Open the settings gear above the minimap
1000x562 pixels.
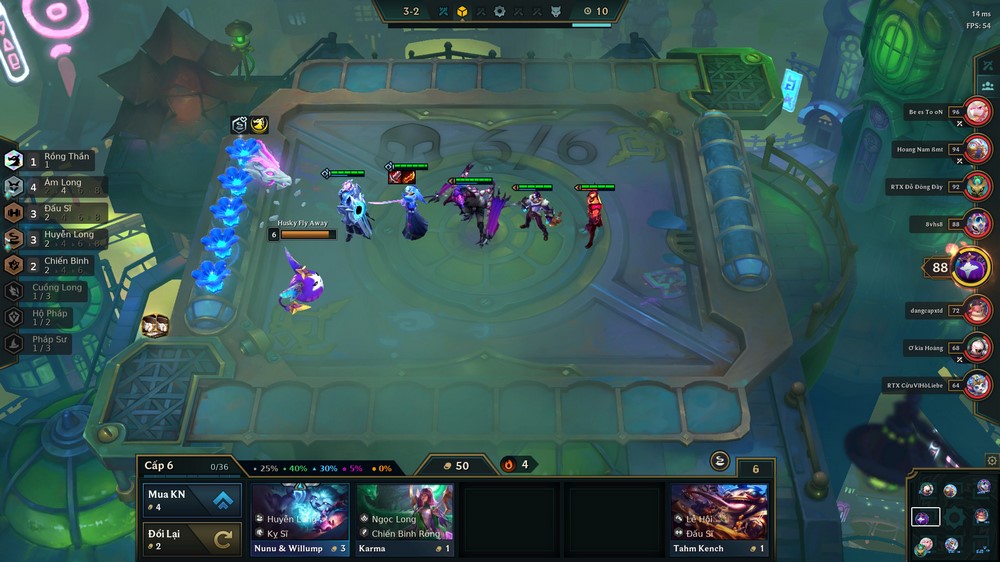991,461
